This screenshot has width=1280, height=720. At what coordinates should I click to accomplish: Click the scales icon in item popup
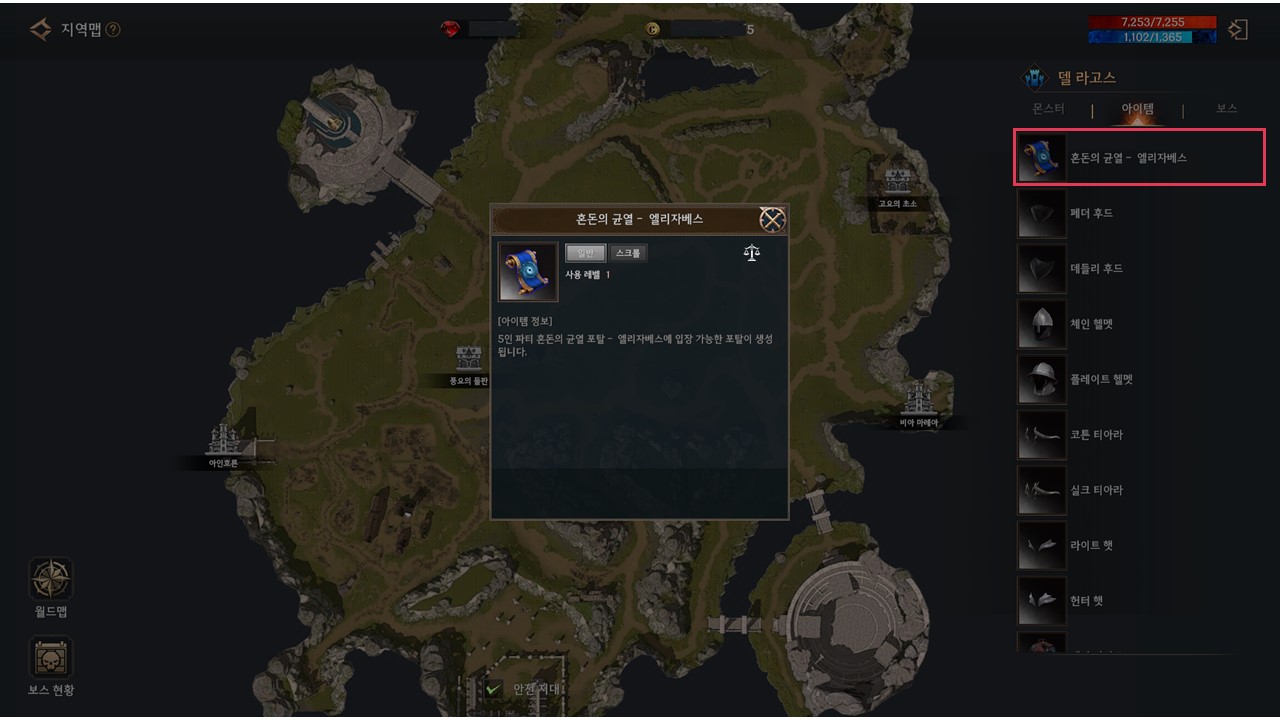pyautogui.click(x=752, y=253)
